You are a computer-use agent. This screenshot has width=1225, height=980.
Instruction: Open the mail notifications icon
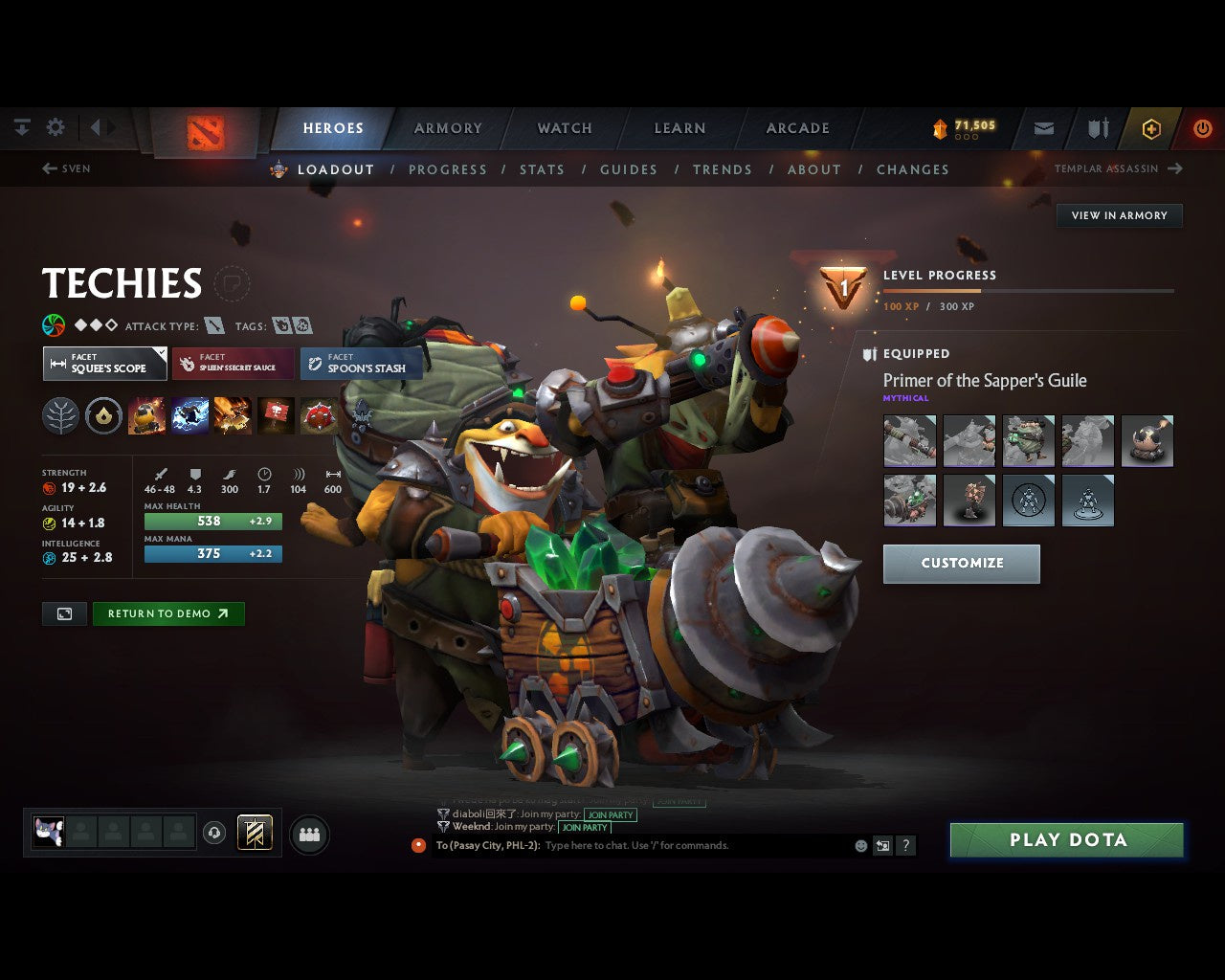click(x=1042, y=127)
